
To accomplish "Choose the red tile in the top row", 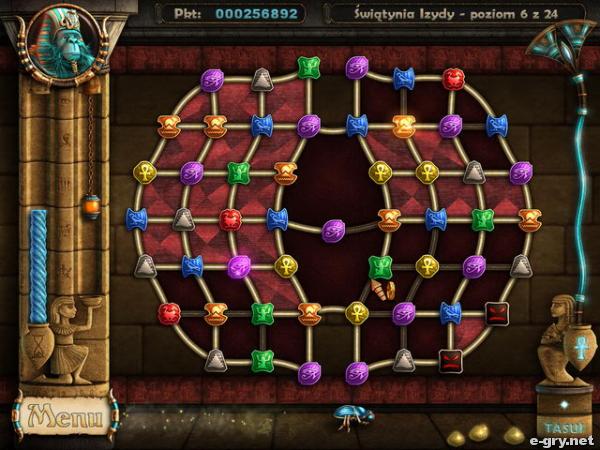I will click(x=453, y=77).
